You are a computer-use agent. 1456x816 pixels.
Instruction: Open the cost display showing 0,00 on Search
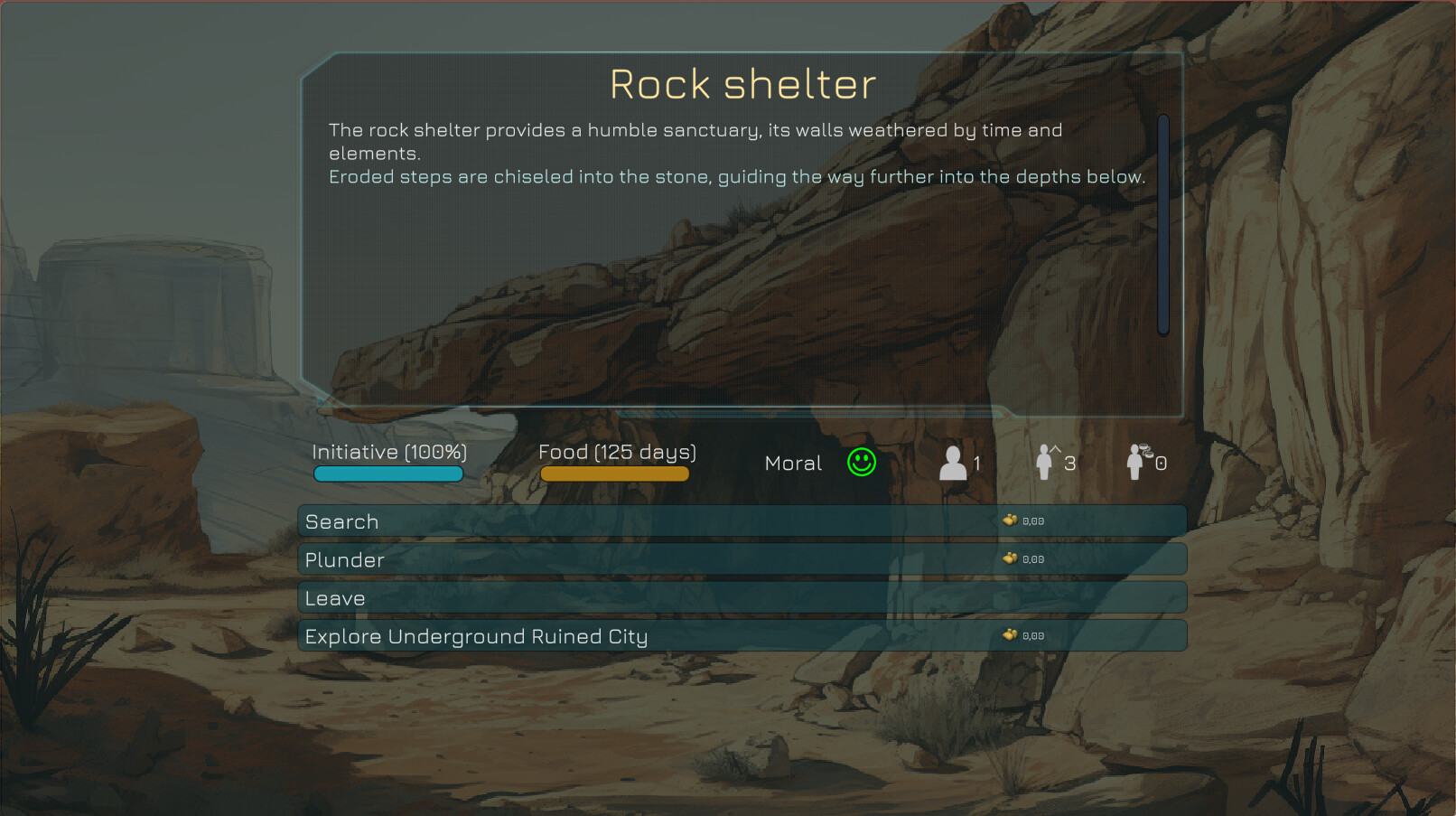pyautogui.click(x=1034, y=521)
